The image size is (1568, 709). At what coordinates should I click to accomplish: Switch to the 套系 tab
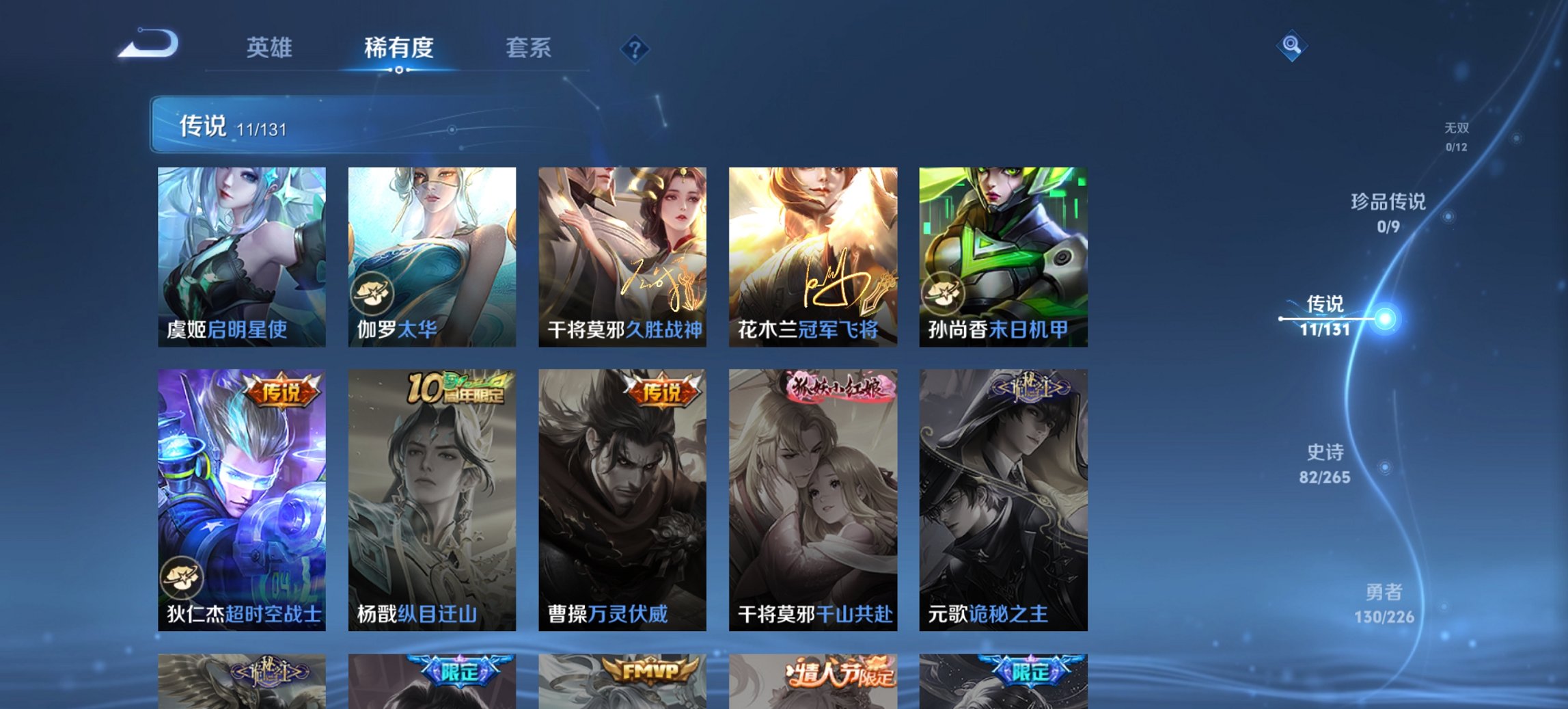529,48
